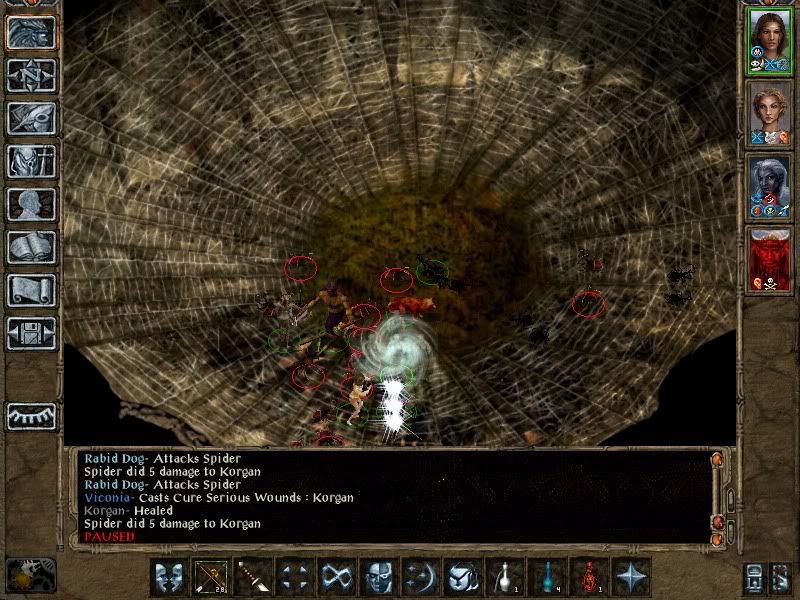800x600 pixels.
Task: Select Viconia's silver-haired drow portrait
Action: 768,187
